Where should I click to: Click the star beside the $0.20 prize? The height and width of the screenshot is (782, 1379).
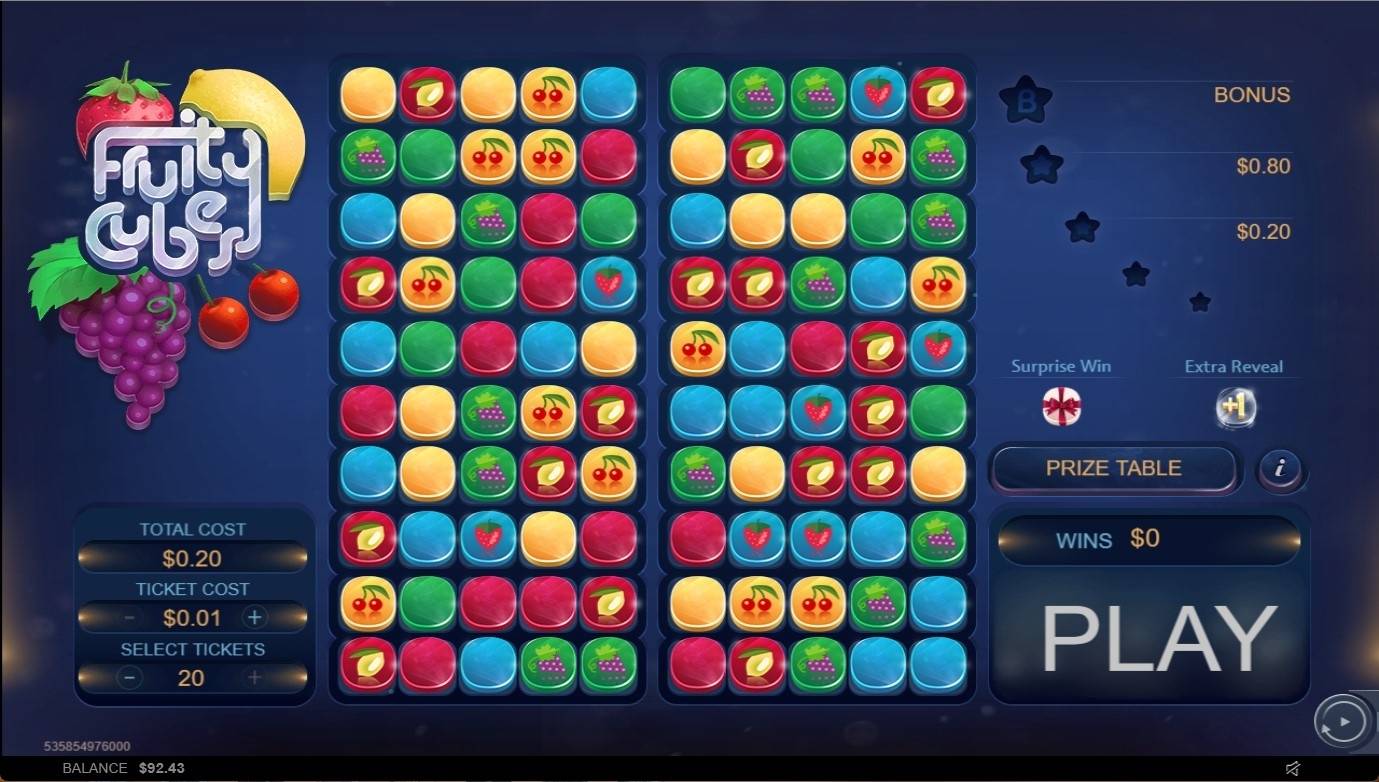click(x=1081, y=225)
